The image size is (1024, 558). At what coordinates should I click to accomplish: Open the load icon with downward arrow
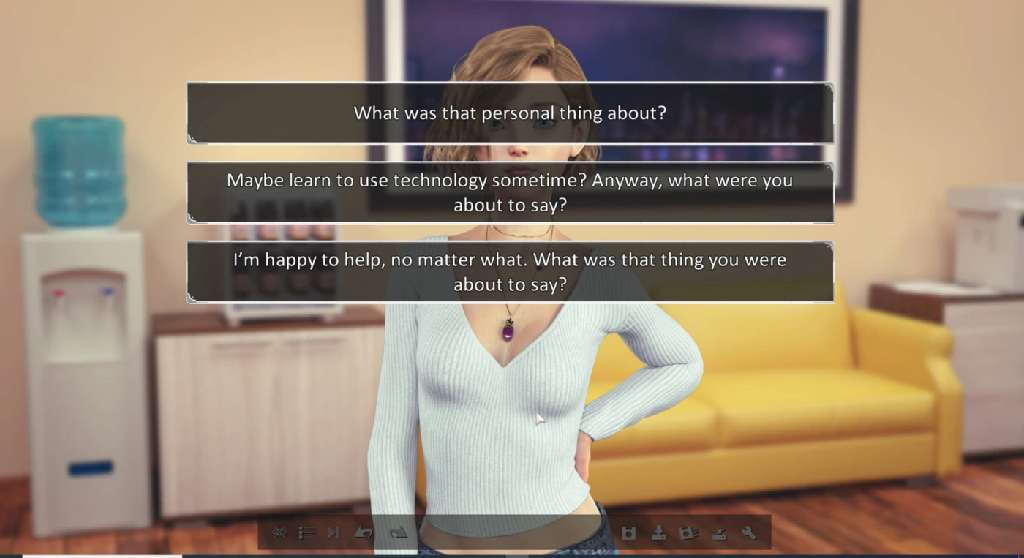(x=659, y=533)
